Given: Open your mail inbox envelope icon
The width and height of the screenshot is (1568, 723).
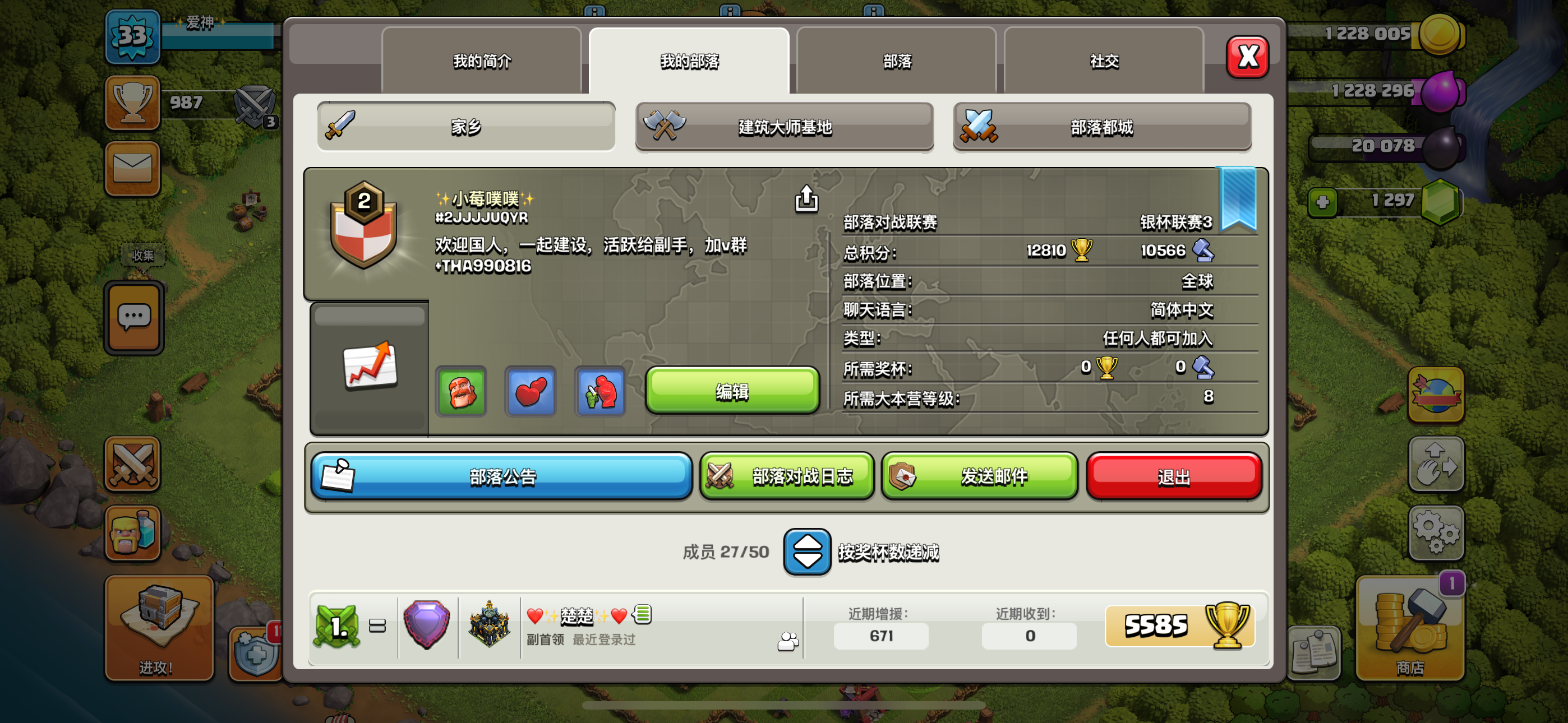Looking at the screenshot, I should (x=132, y=169).
